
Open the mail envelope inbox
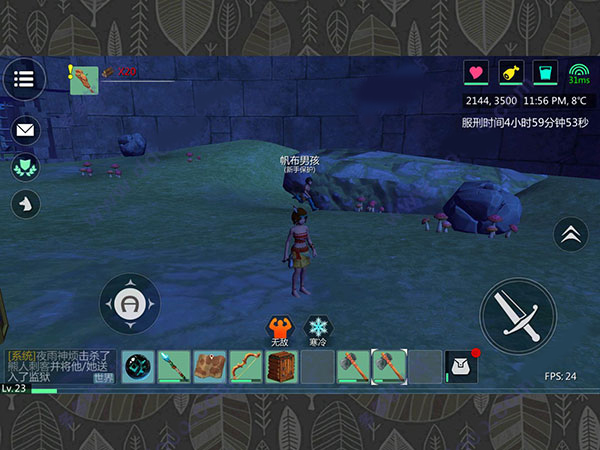click(25, 129)
